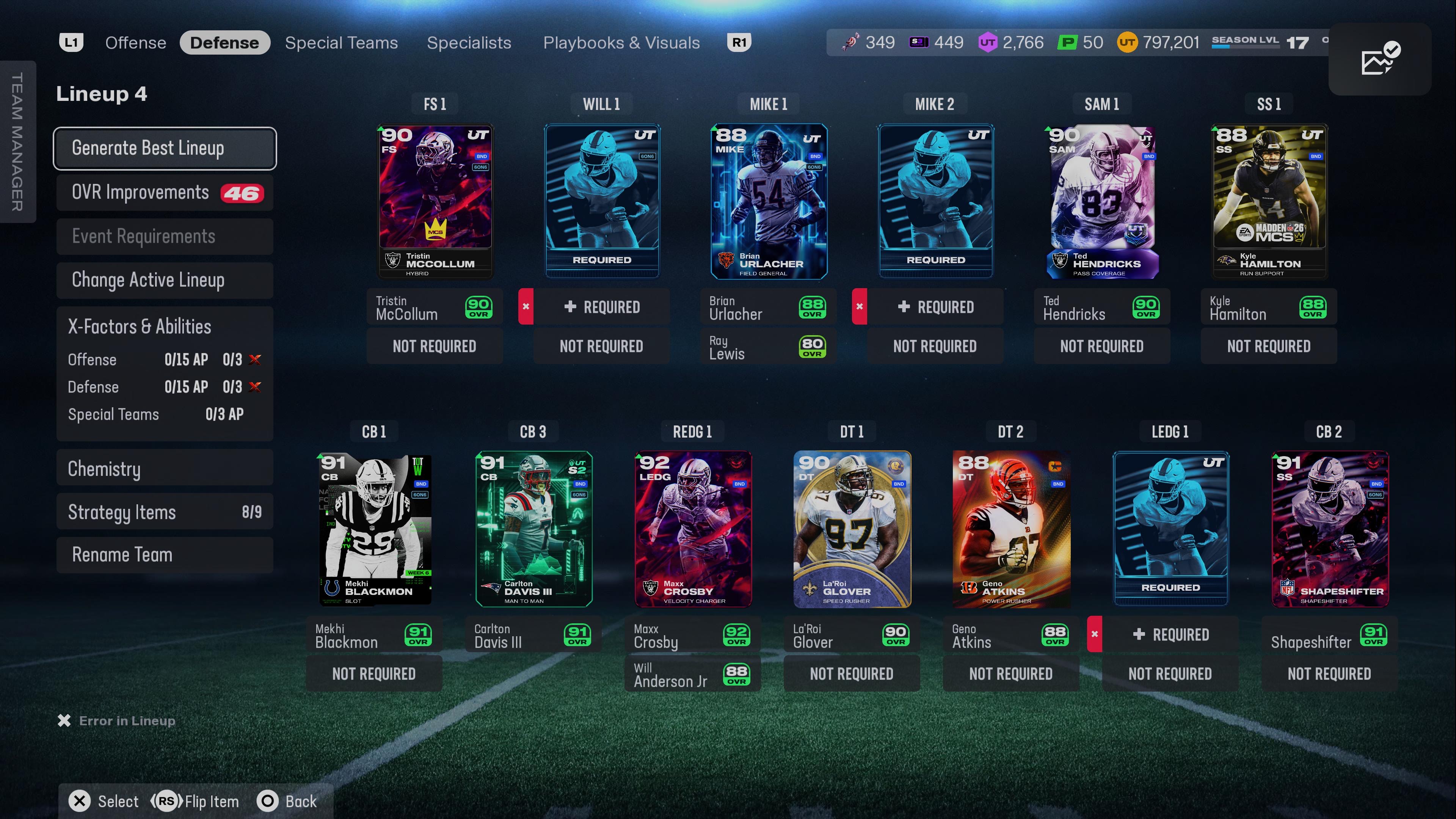Open the stats chart icon panel
This screenshot has height=819, width=1456.
pyautogui.click(x=1380, y=60)
